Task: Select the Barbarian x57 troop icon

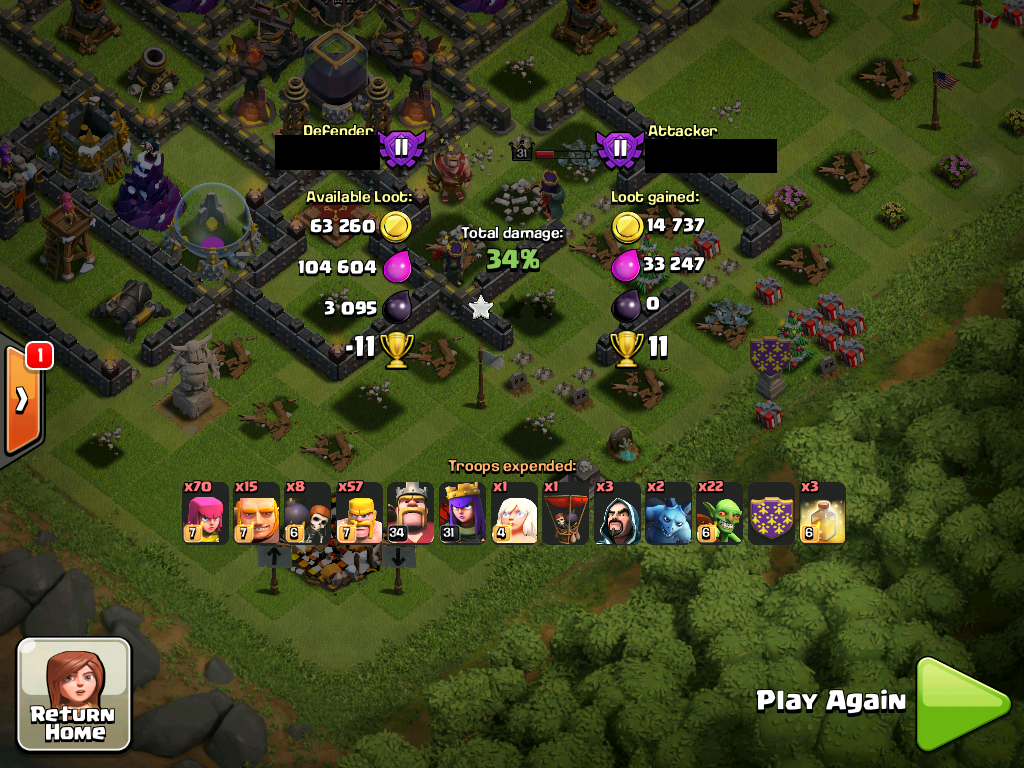Action: (359, 514)
